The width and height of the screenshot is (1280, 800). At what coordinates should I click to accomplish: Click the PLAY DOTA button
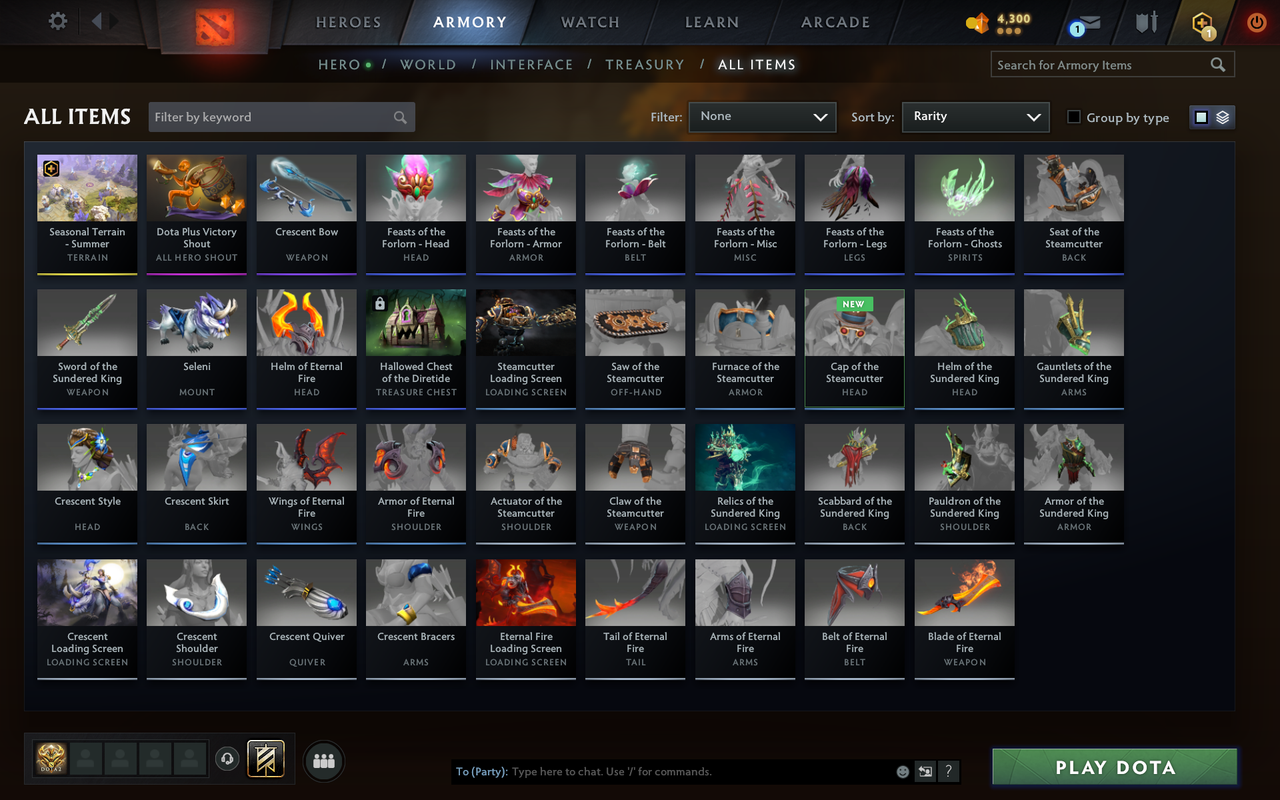click(x=1113, y=767)
